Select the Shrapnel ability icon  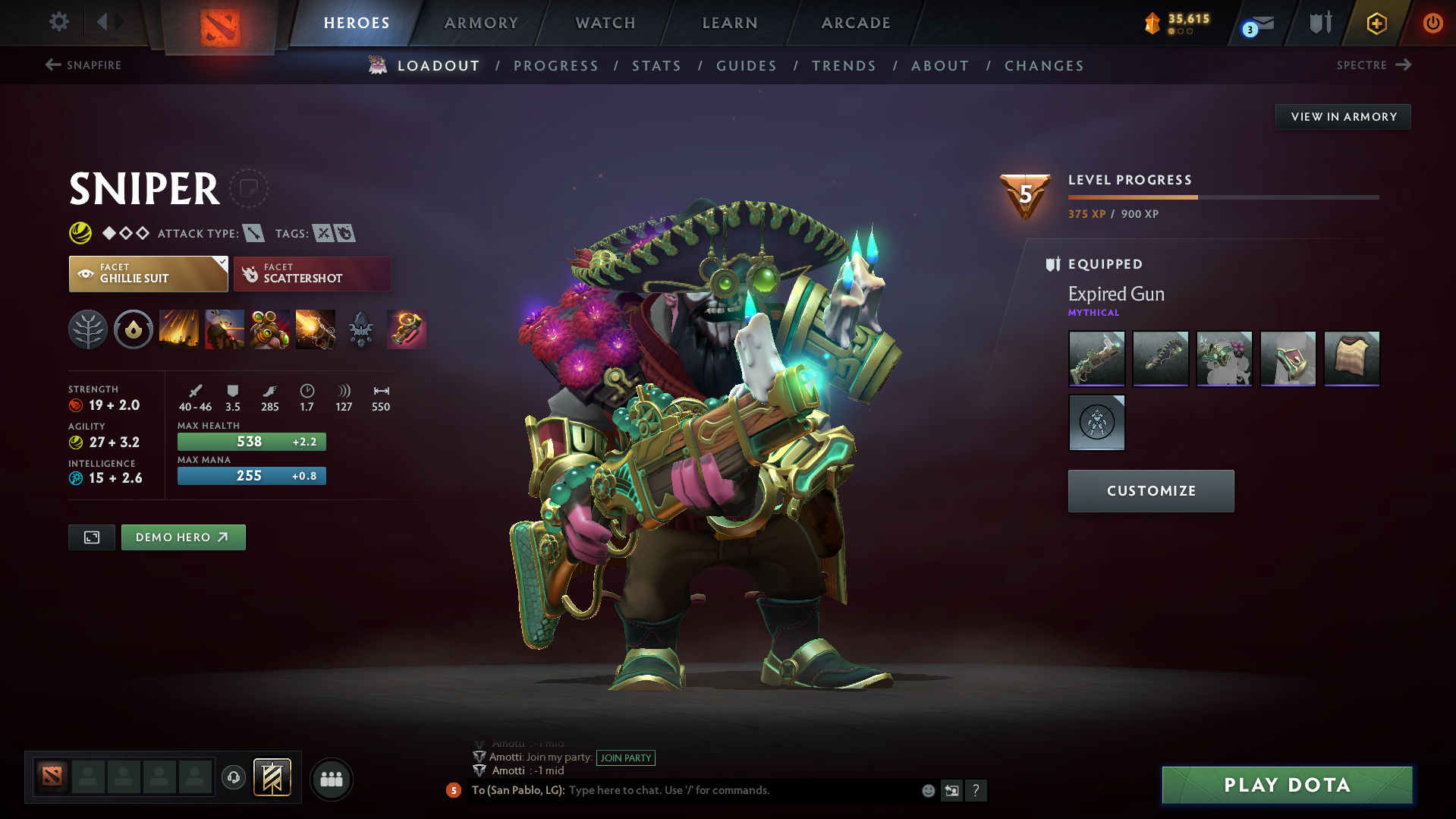coord(179,329)
